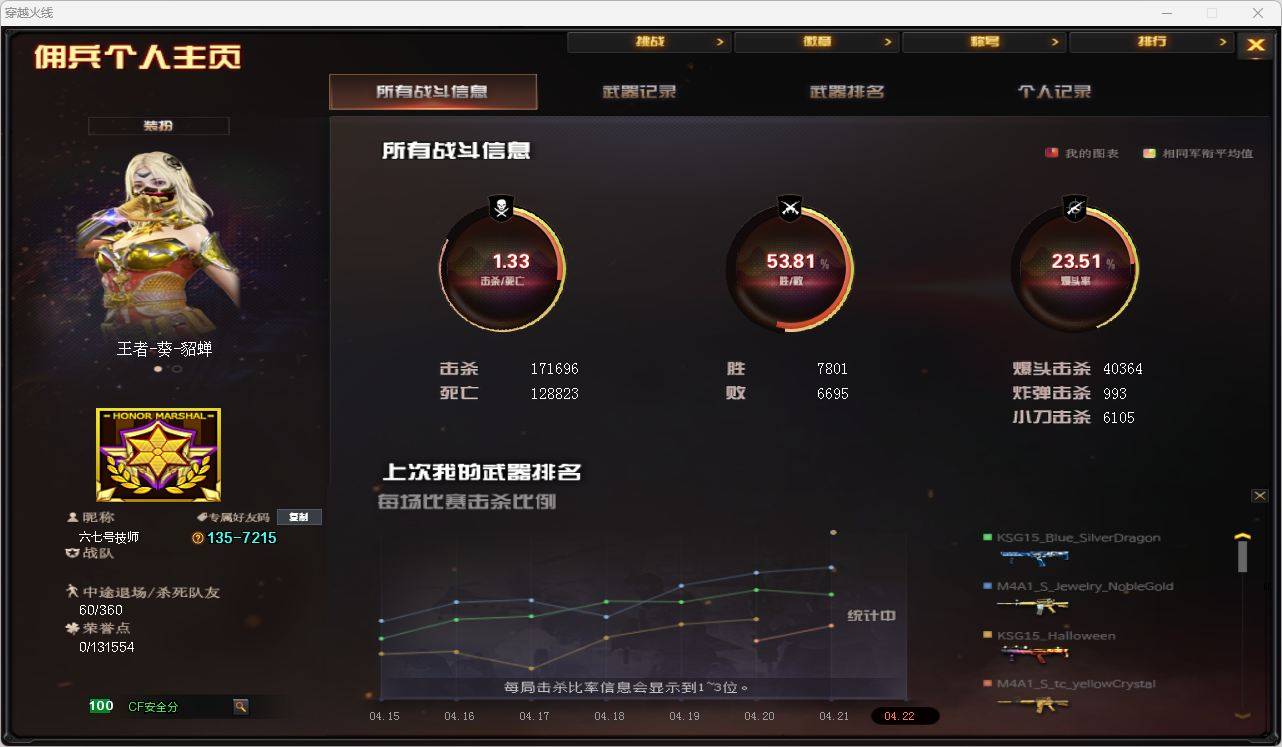Click the headshot icon above the 爆头率 gauge

[x=1076, y=208]
